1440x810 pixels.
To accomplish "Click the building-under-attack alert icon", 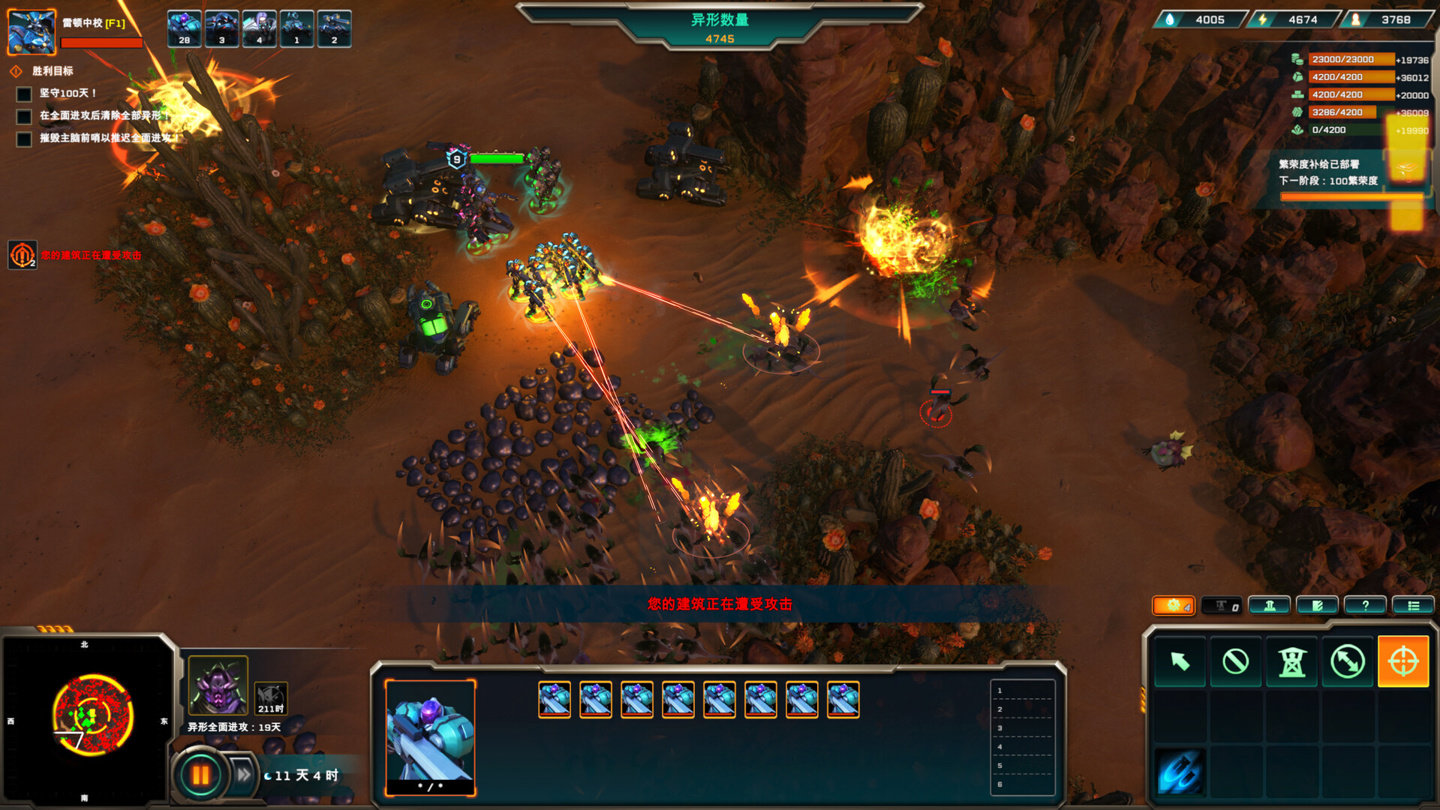I will click(x=22, y=255).
